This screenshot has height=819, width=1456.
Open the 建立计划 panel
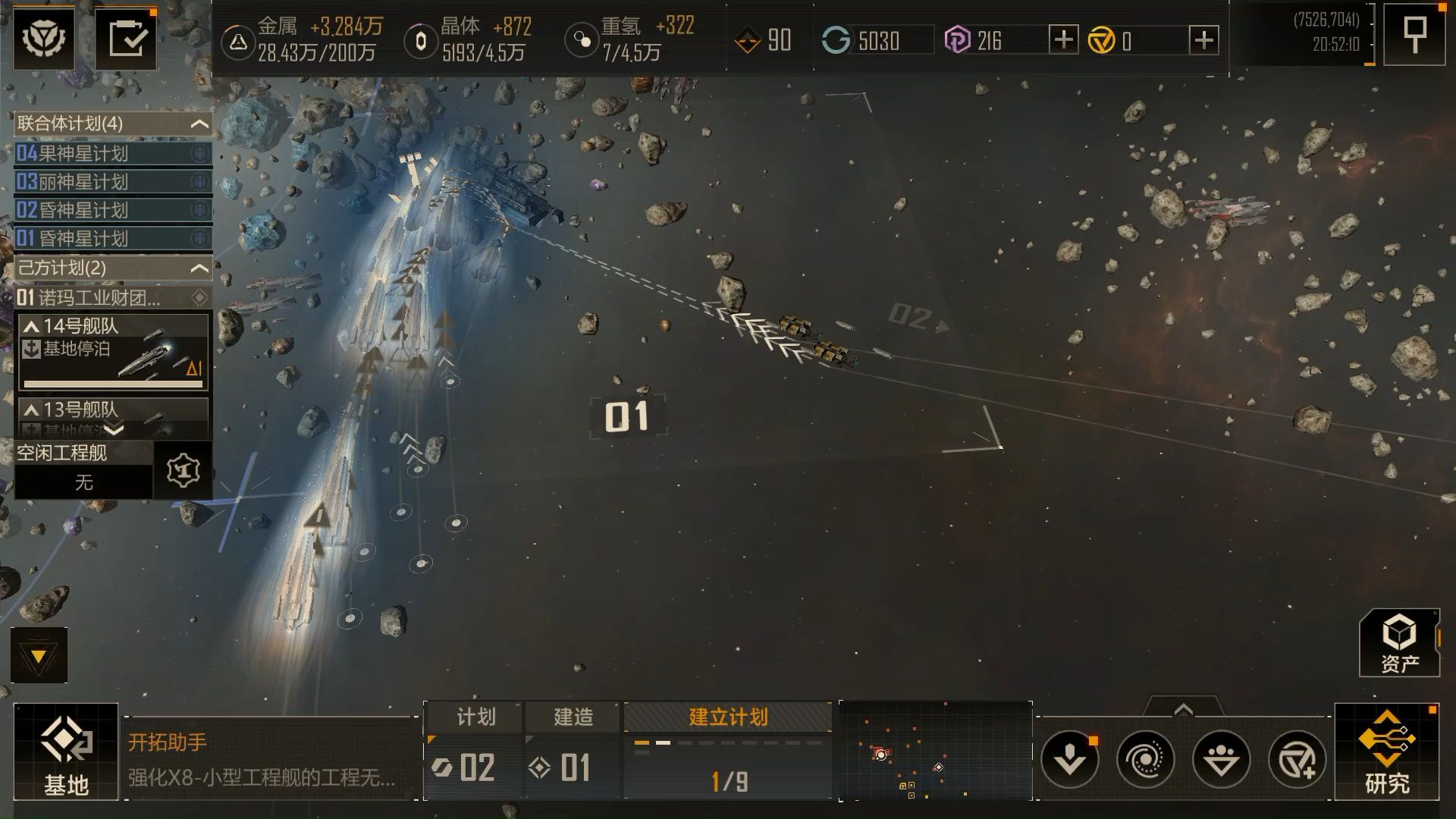728,717
